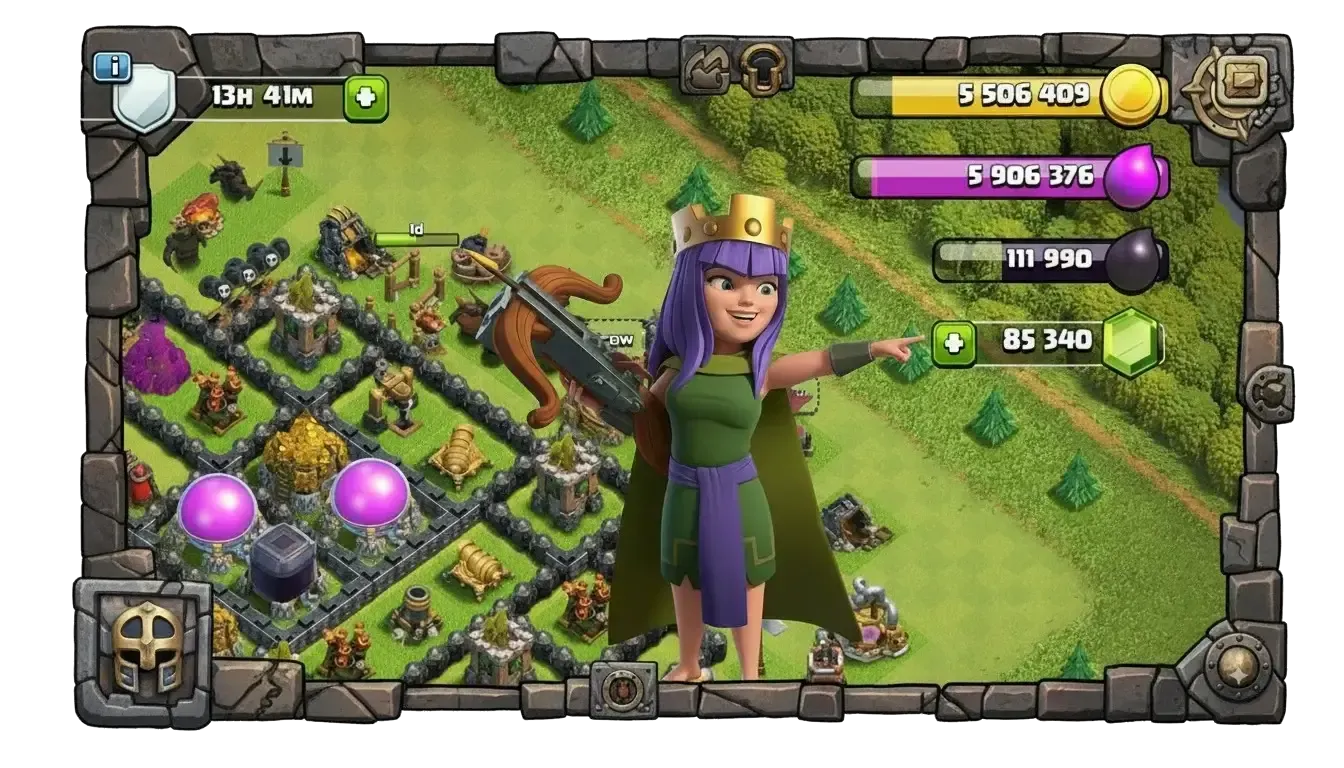1344x768 pixels.
Task: Select the Archer Queen character
Action: 723,400
